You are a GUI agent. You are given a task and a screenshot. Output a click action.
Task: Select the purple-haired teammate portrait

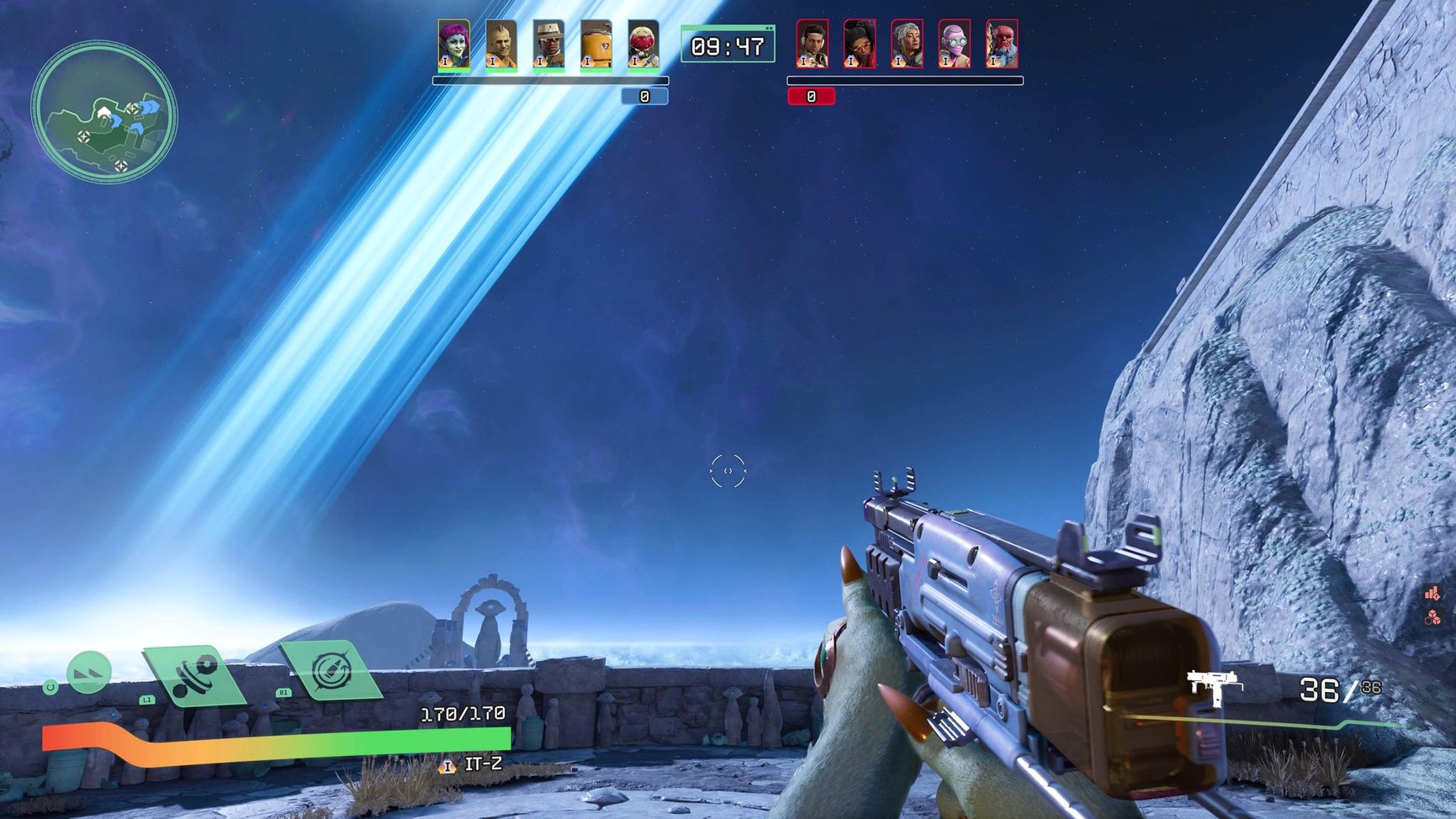point(453,45)
